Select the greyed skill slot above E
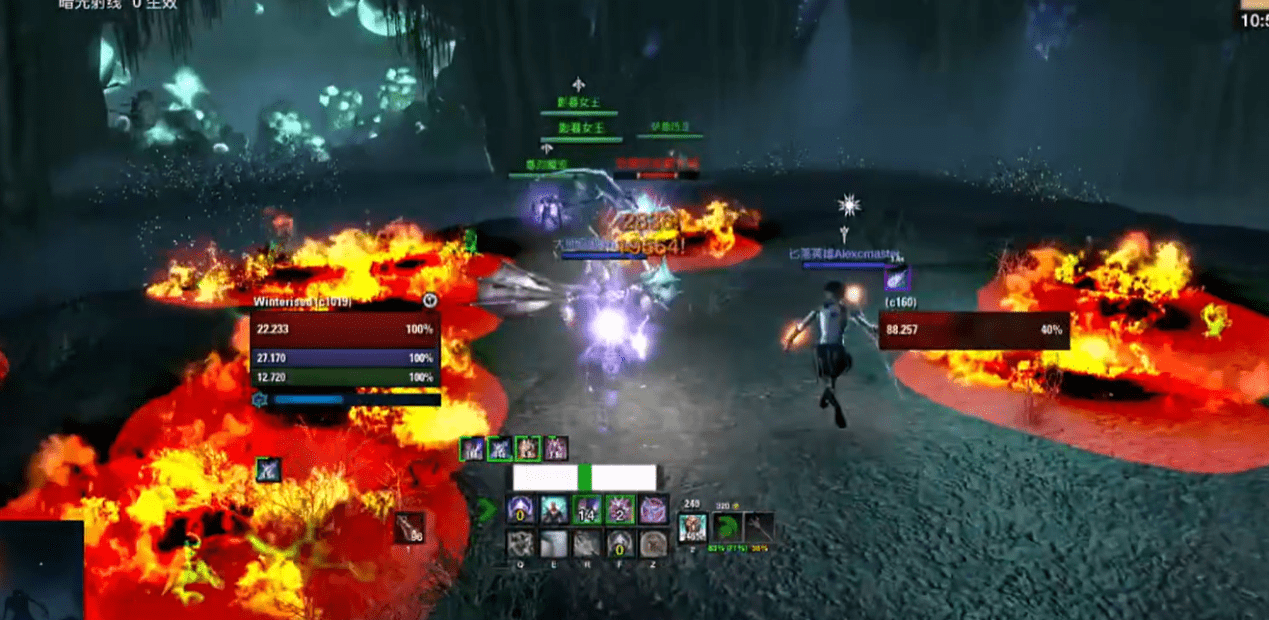 coord(553,544)
